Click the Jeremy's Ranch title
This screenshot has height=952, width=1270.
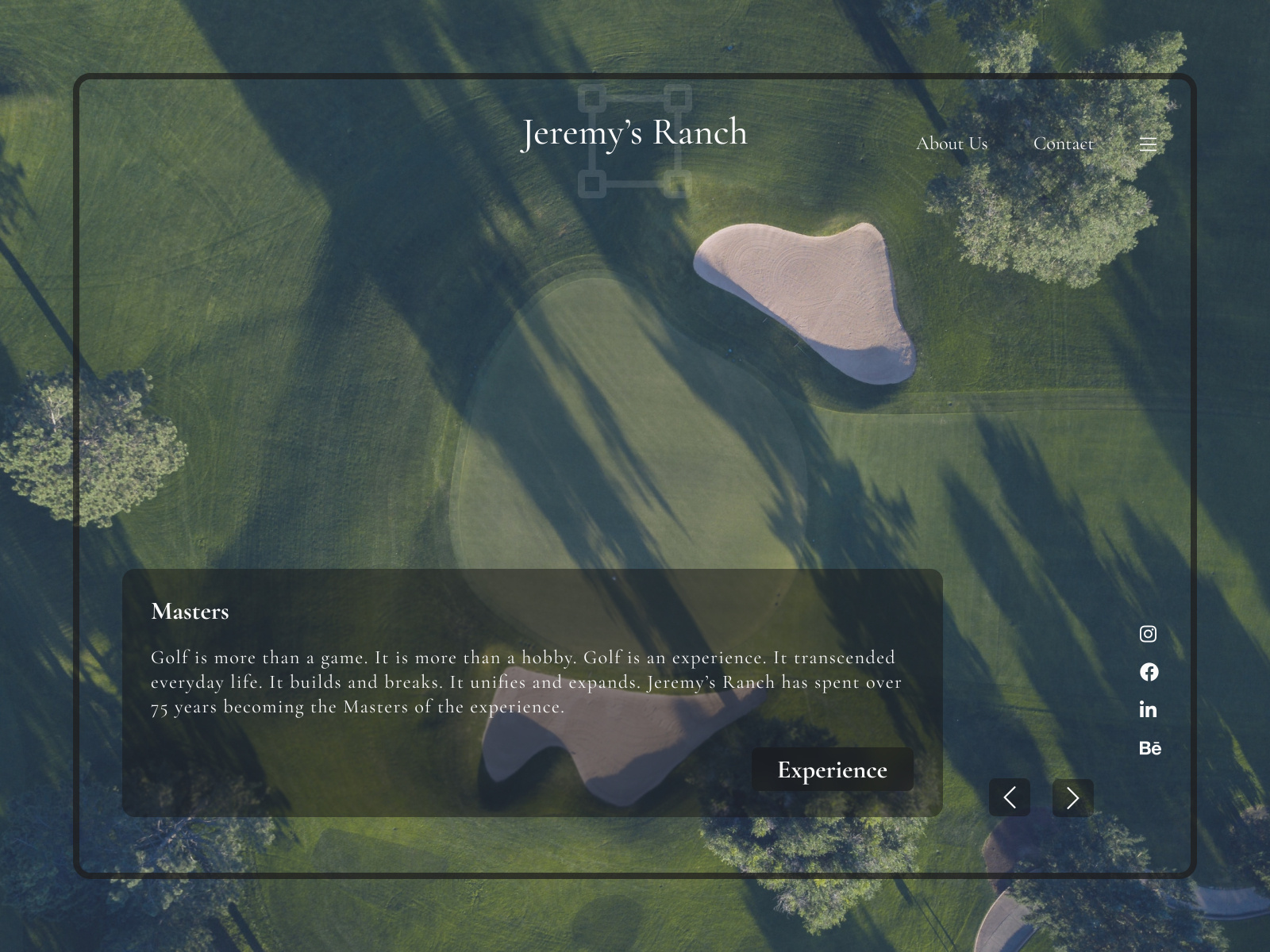[634, 132]
